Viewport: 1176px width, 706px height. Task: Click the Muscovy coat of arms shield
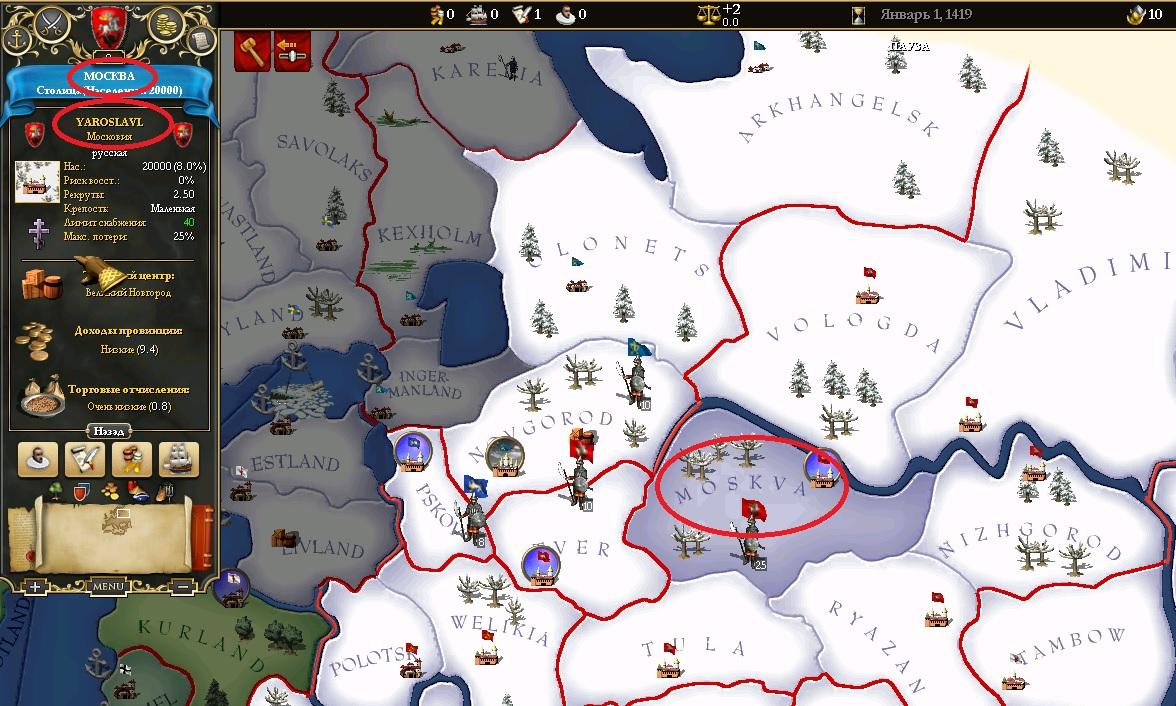point(107,24)
